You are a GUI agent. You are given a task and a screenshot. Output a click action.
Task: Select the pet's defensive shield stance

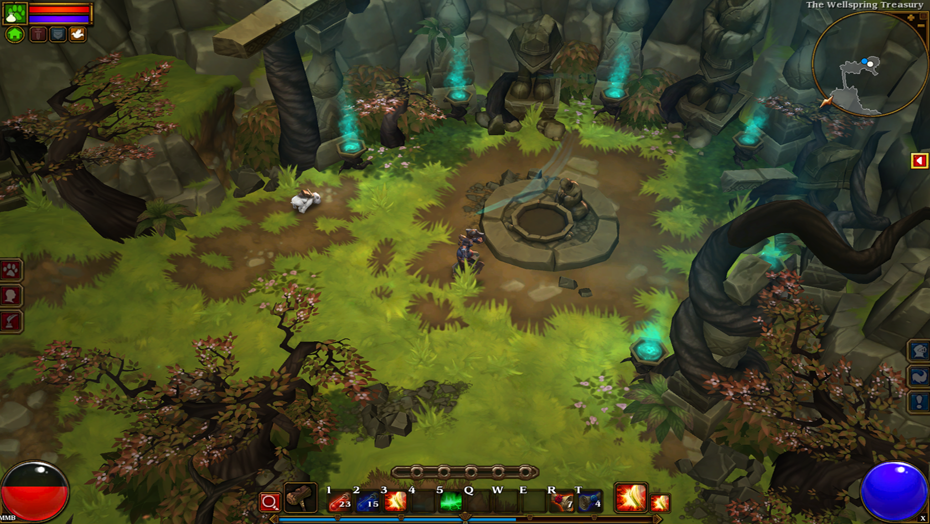(x=58, y=35)
